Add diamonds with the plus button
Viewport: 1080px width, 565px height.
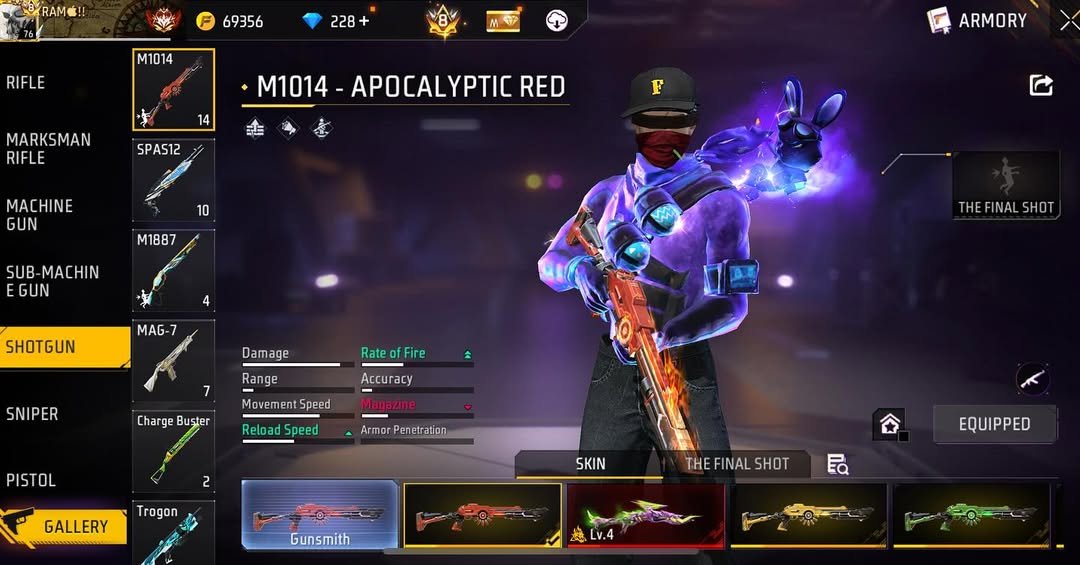pyautogui.click(x=363, y=21)
